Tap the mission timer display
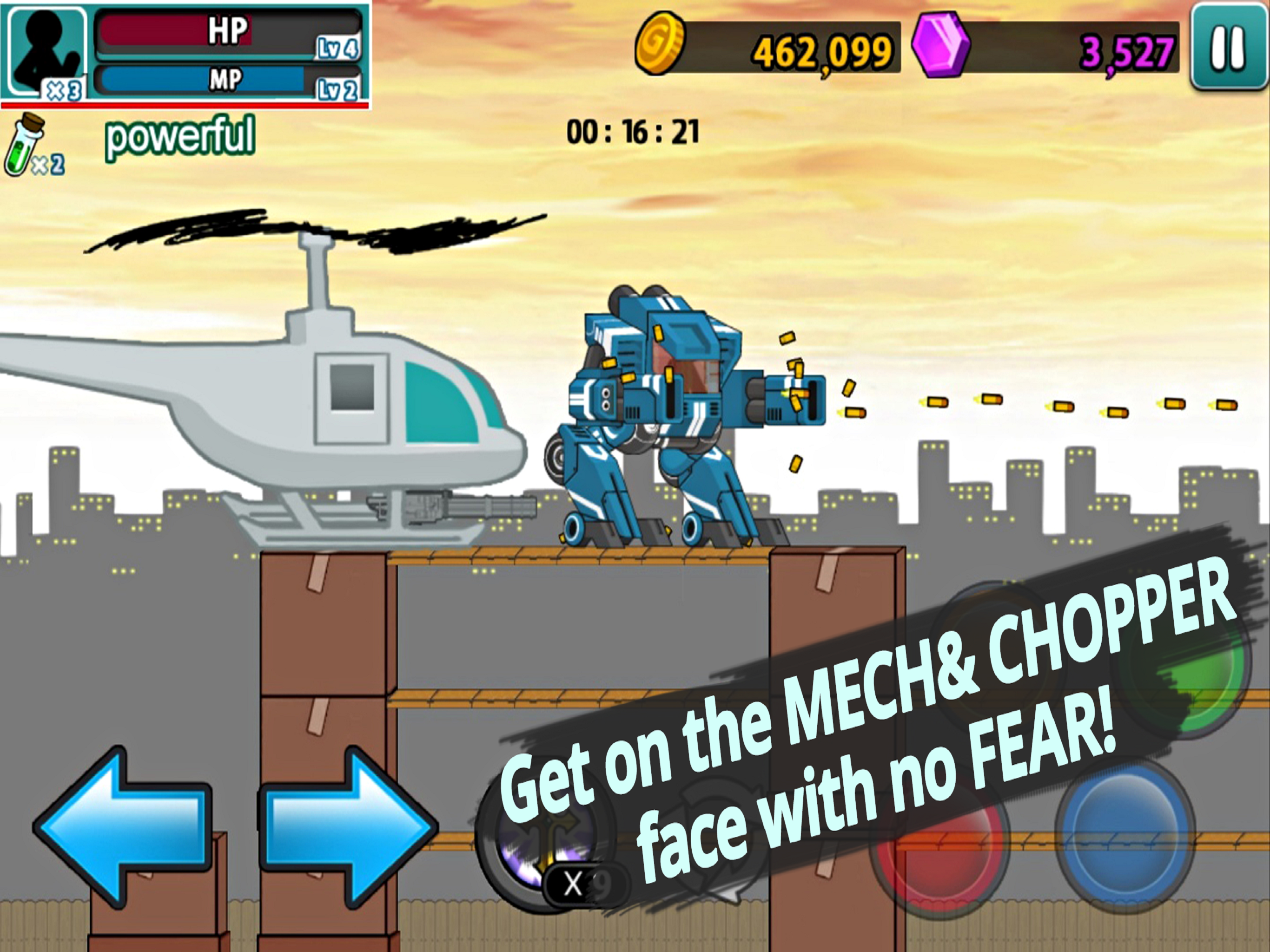Image resolution: width=1270 pixels, height=952 pixels. [632, 131]
